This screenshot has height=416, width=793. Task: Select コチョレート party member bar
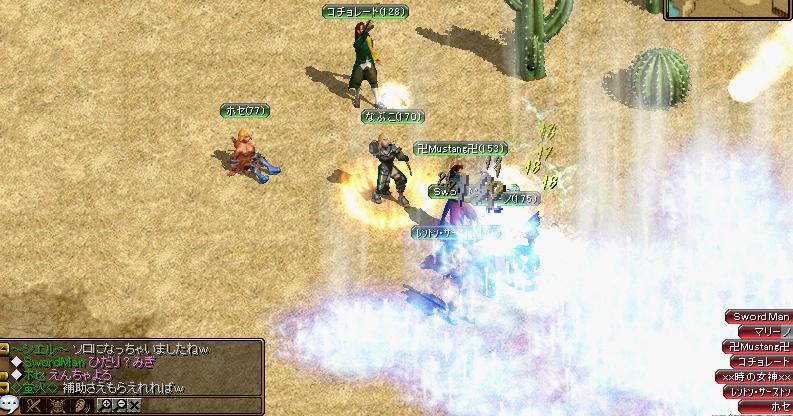coord(761,361)
